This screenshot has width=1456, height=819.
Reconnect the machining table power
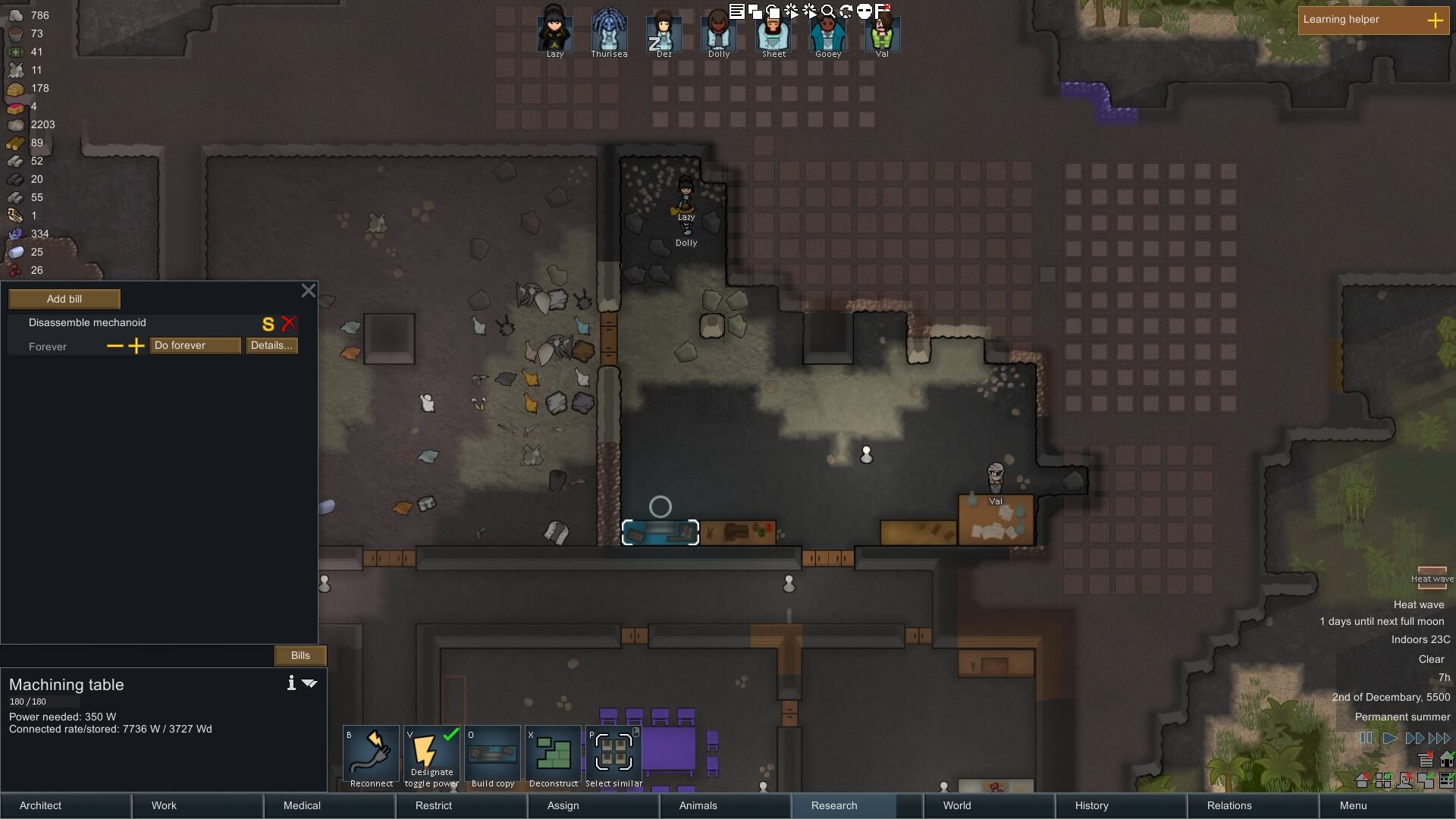click(x=372, y=755)
